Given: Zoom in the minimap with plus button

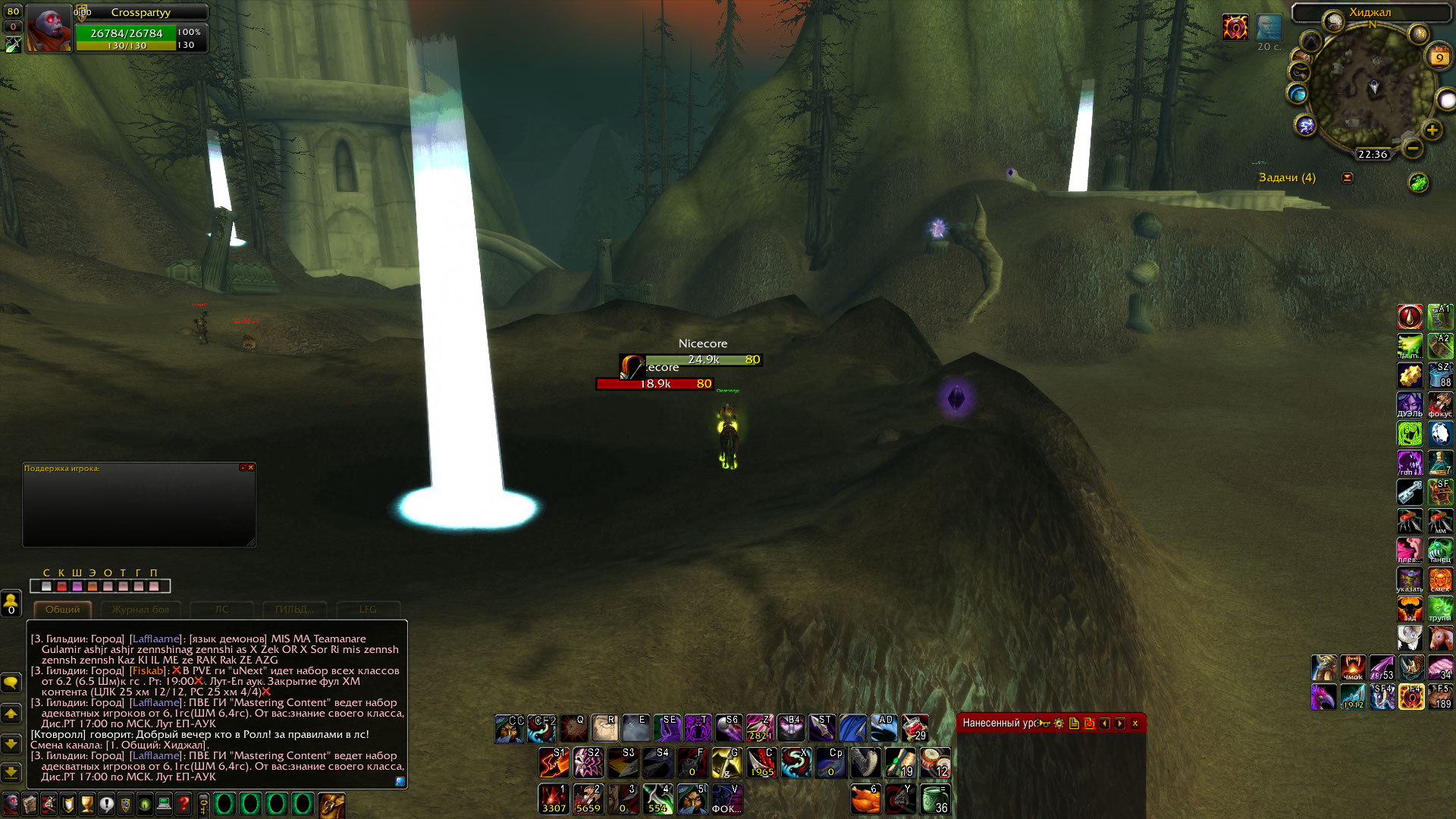Looking at the screenshot, I should point(1432,130).
